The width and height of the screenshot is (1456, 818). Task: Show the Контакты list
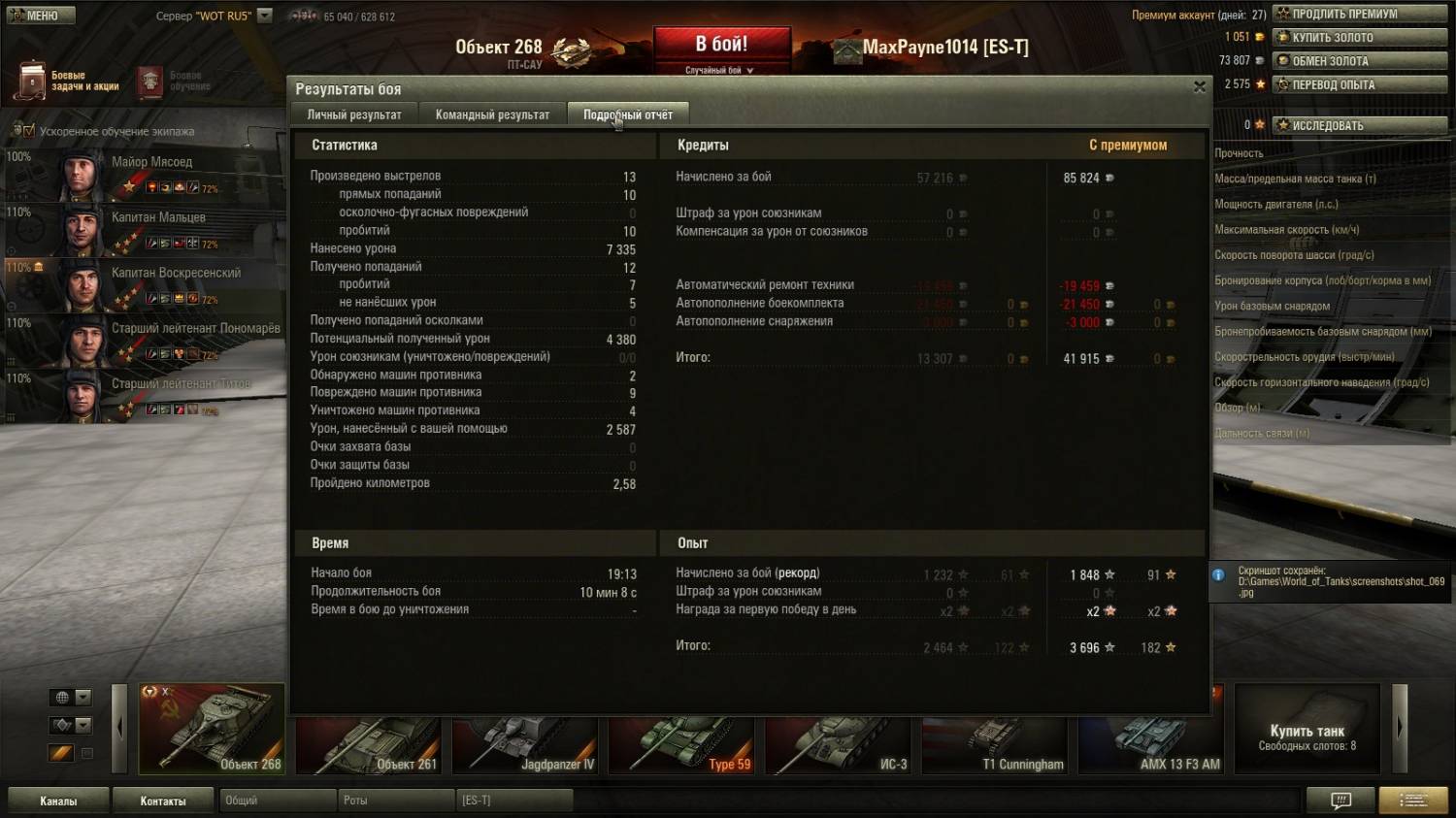[162, 801]
